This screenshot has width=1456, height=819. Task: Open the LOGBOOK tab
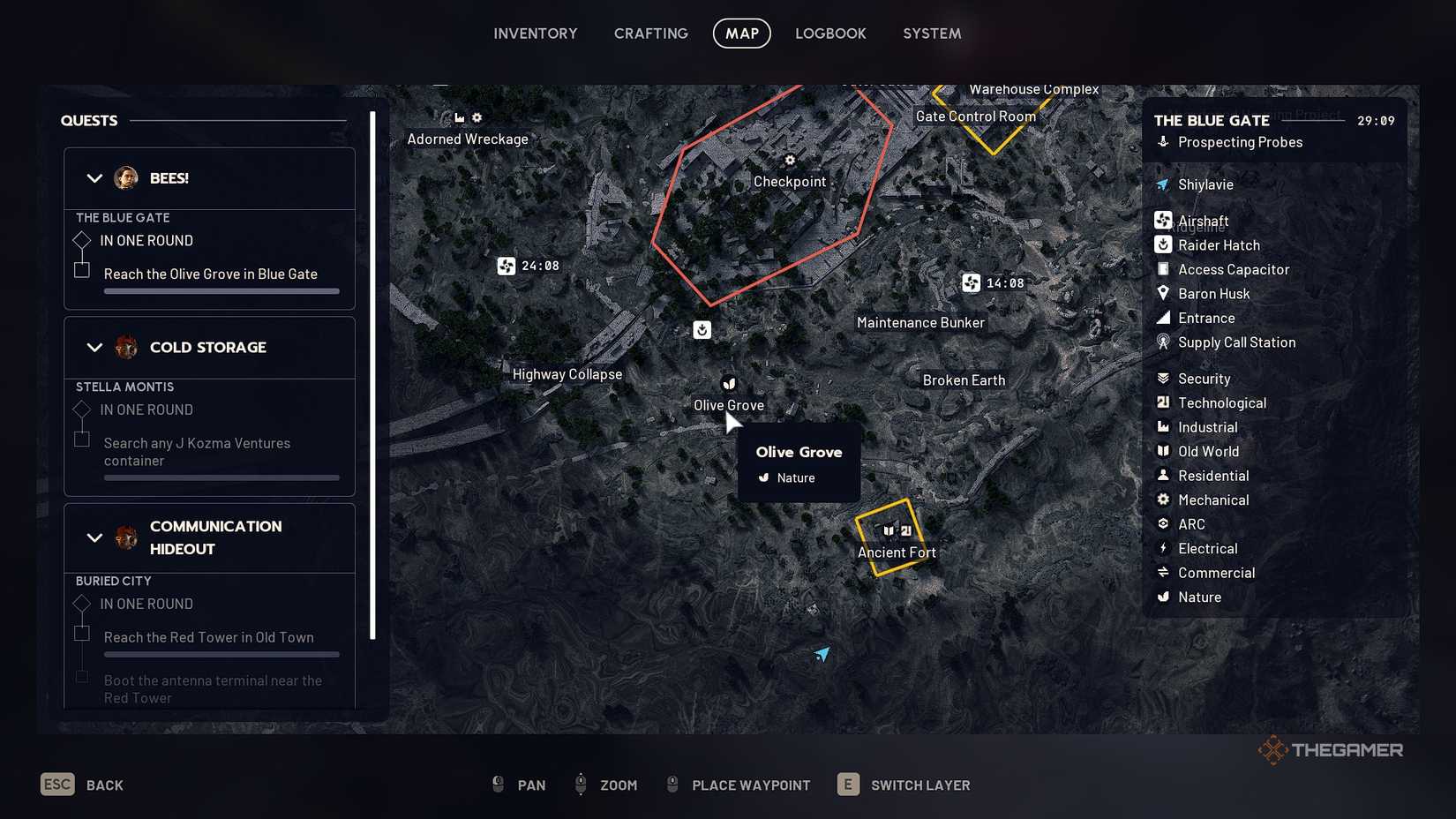tap(829, 33)
